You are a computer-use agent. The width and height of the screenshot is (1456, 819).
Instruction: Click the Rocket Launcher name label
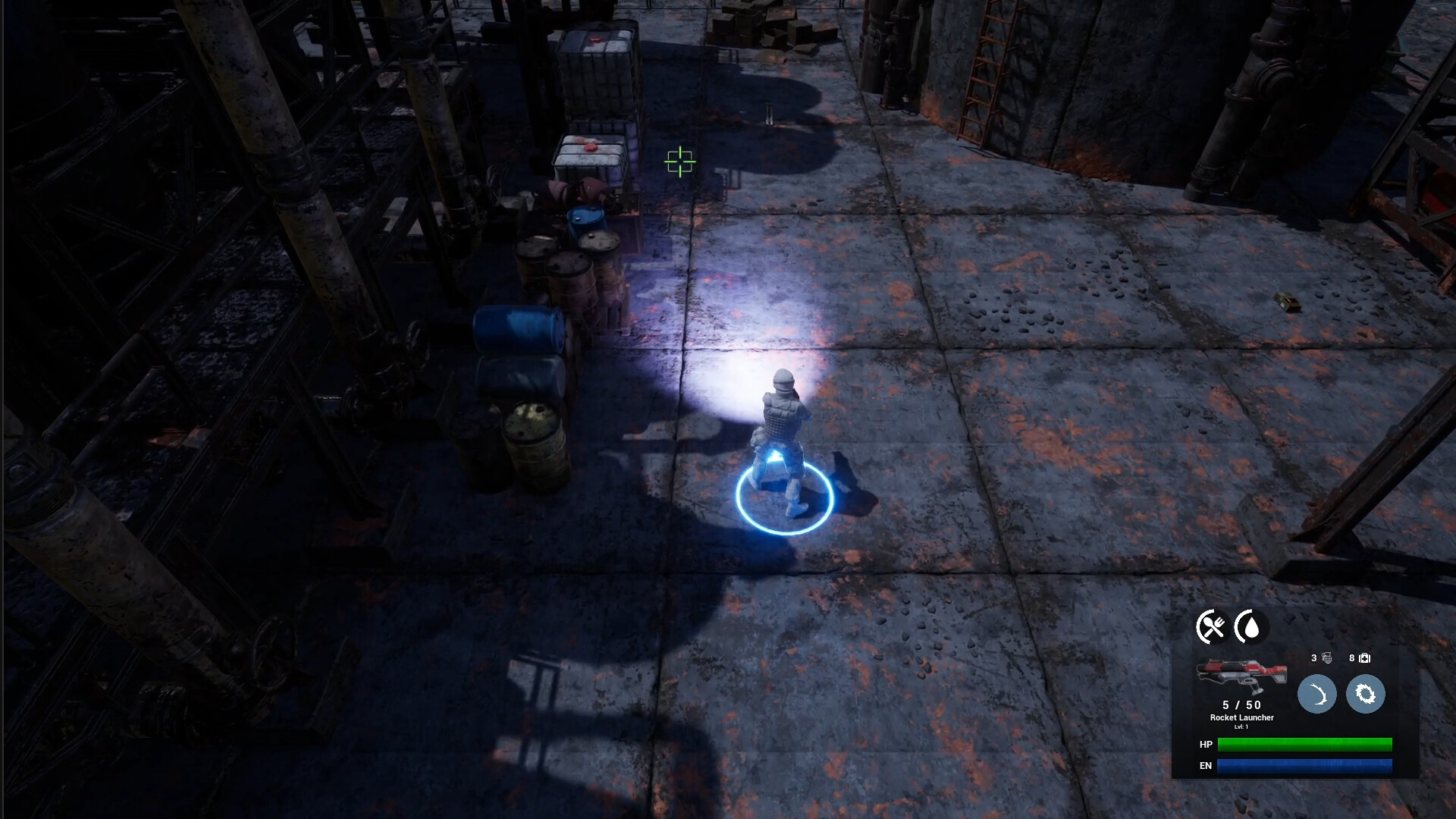(1243, 717)
